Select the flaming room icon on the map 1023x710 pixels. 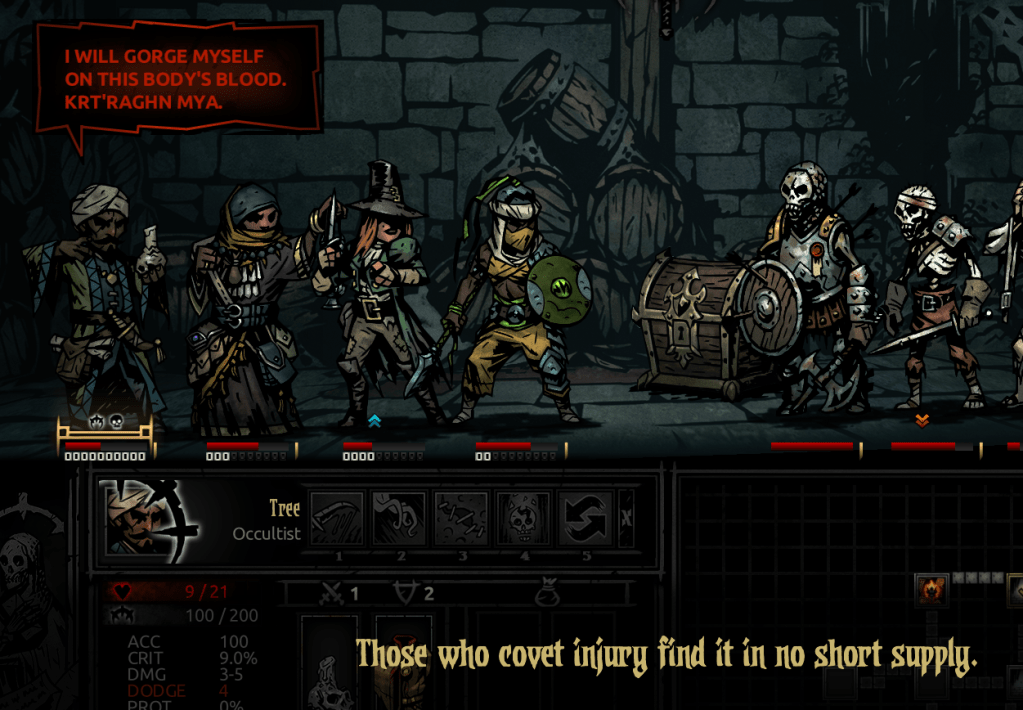click(x=932, y=589)
